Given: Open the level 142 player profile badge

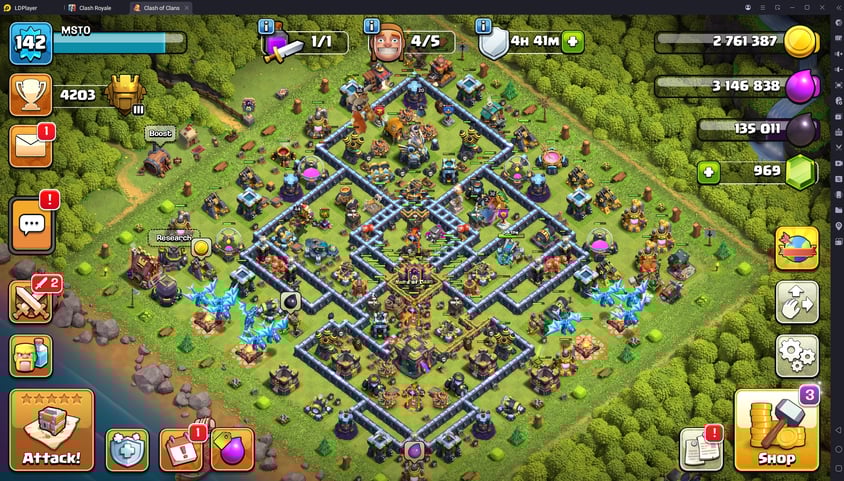Looking at the screenshot, I should point(30,42).
